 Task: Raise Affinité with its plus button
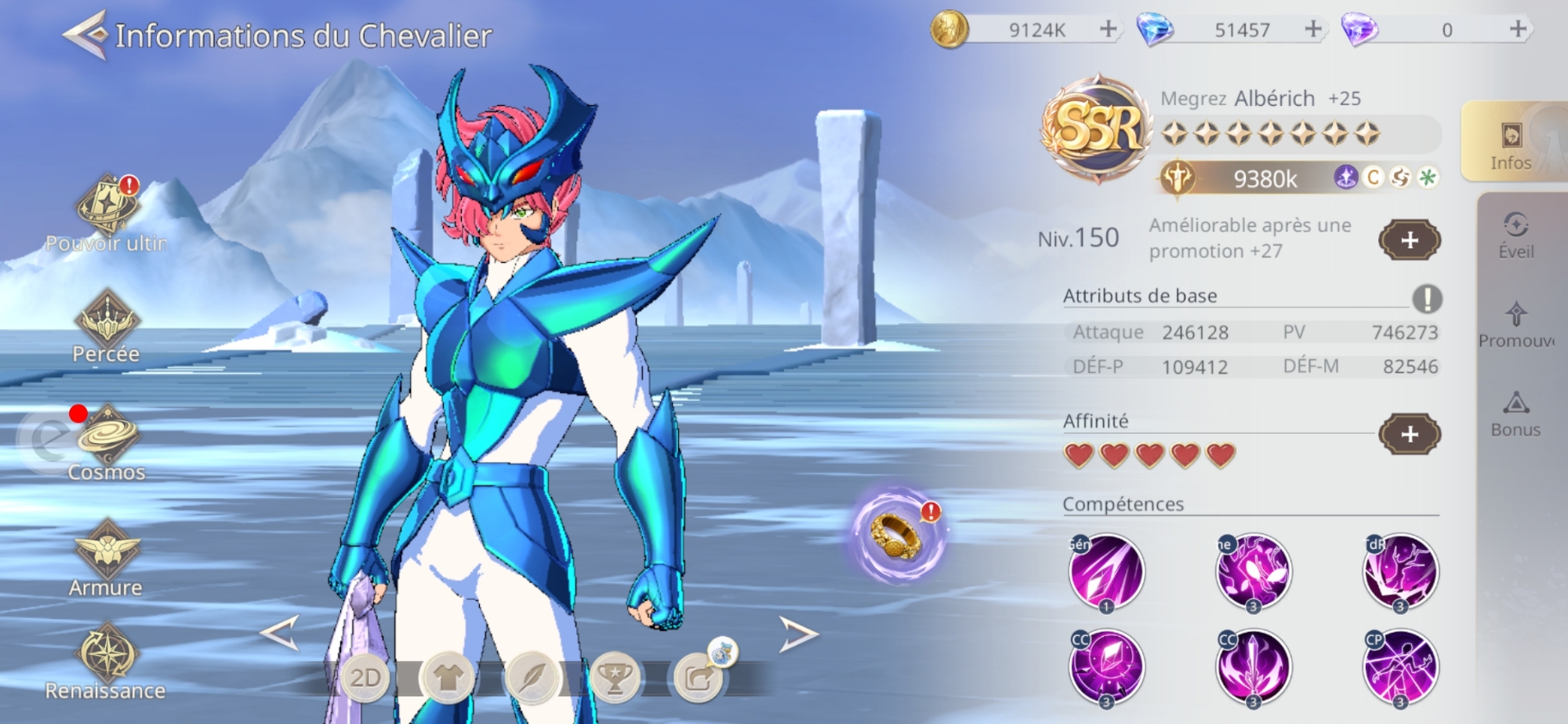[1410, 434]
